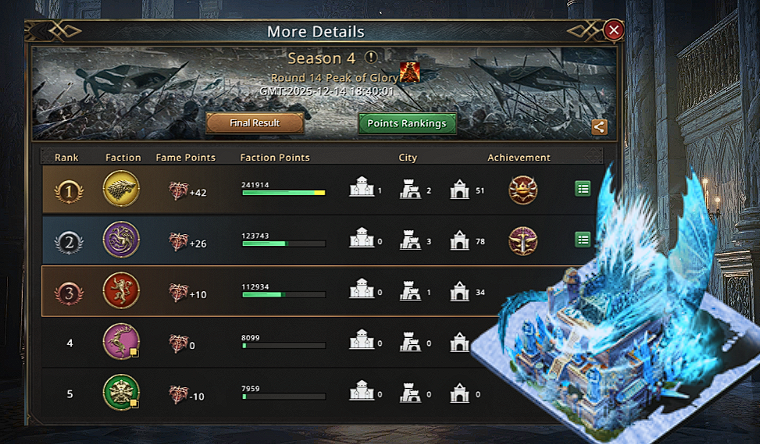Select the Lannister lion faction emblem
Screen dimensions: 760x444
point(122,291)
